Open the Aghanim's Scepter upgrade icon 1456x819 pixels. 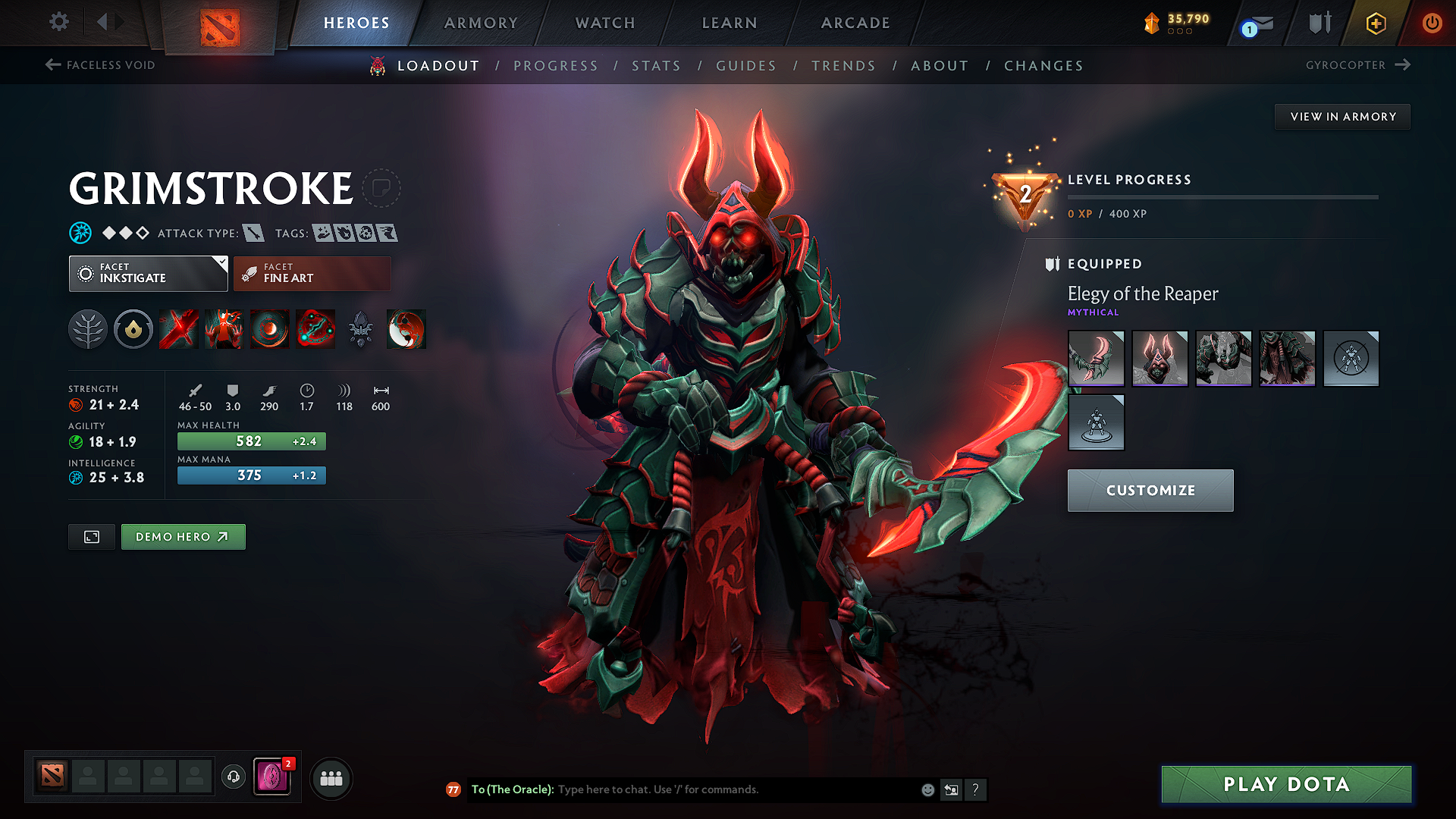click(361, 329)
